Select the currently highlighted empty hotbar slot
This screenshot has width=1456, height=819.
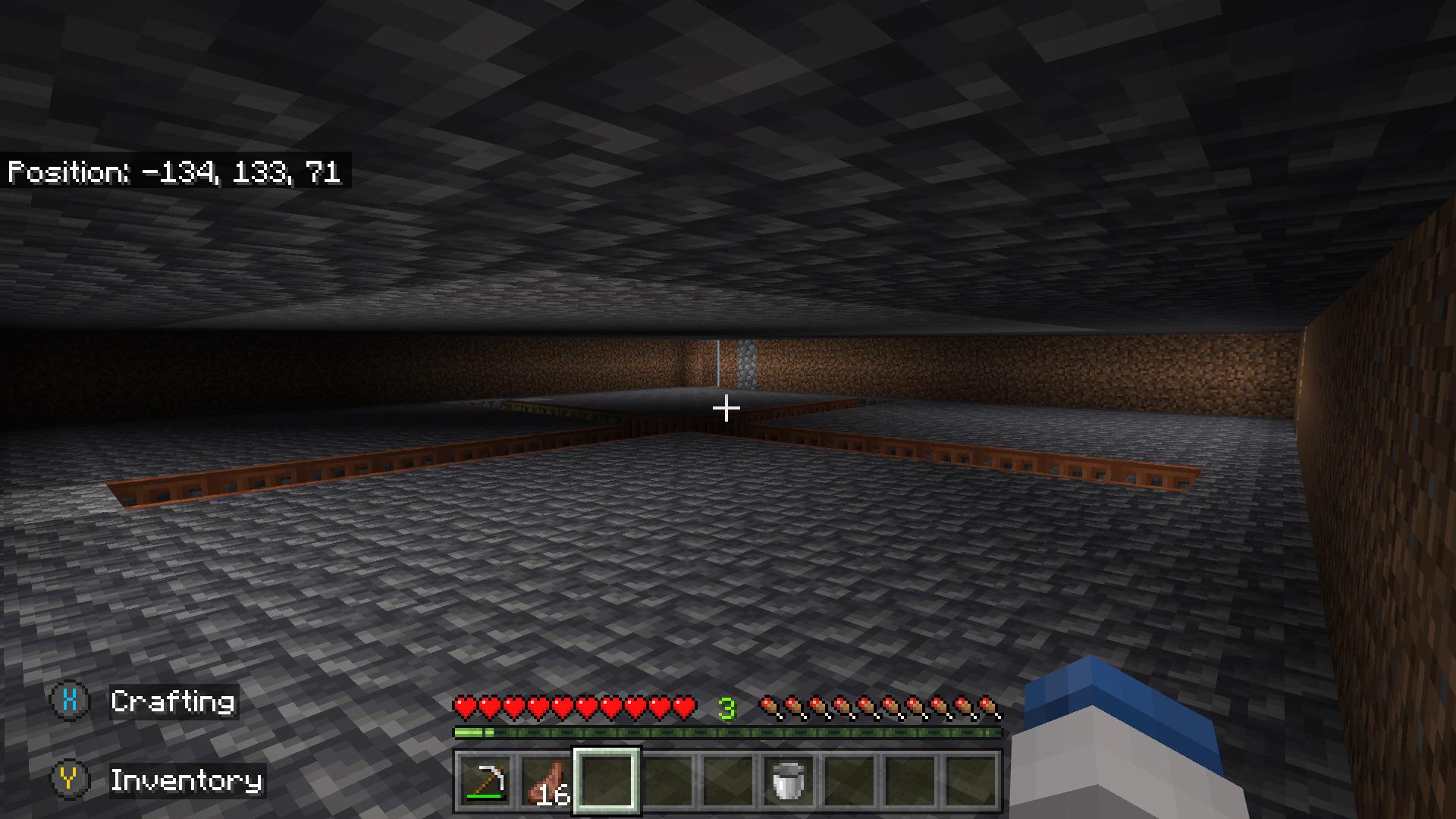[607, 780]
